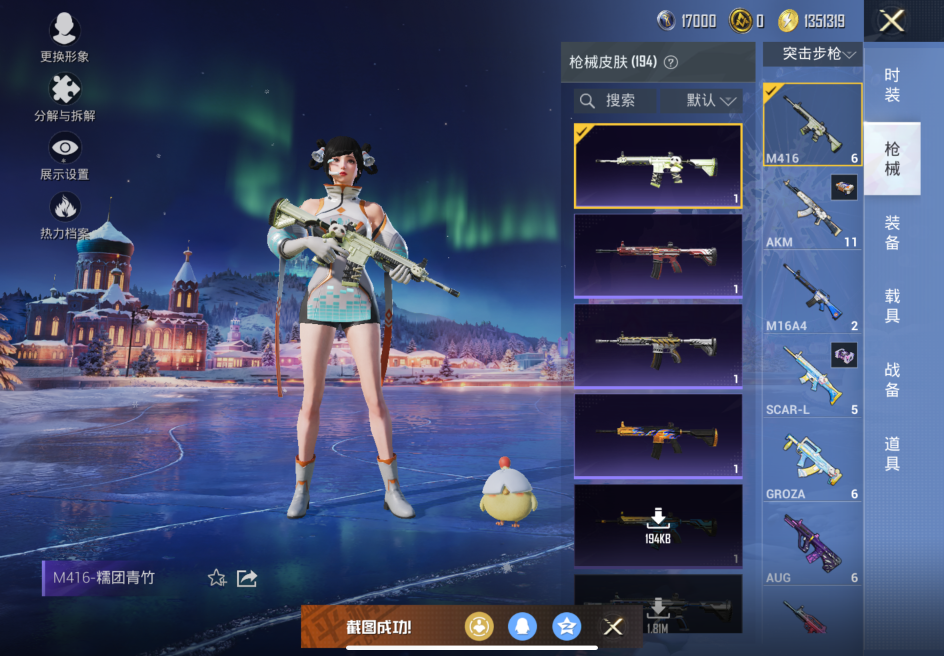Switch to the 载具 tab

tap(892, 306)
